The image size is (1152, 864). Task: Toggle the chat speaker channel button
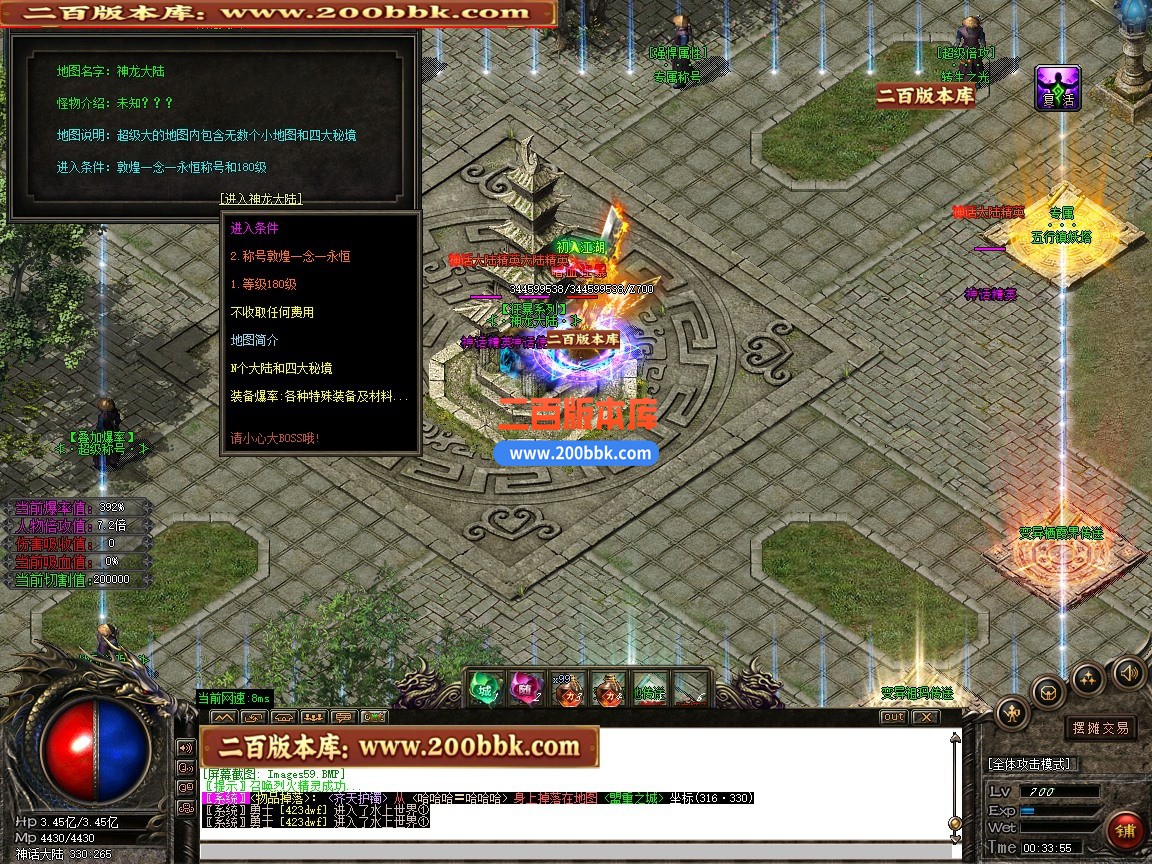tap(185, 746)
